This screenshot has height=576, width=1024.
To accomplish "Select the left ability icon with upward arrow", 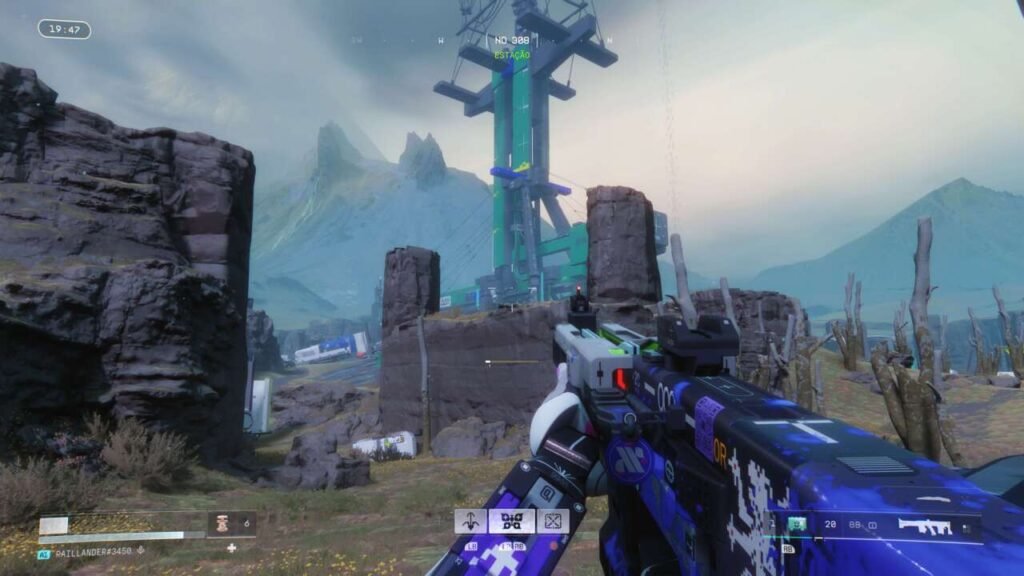I will pyautogui.click(x=471, y=520).
